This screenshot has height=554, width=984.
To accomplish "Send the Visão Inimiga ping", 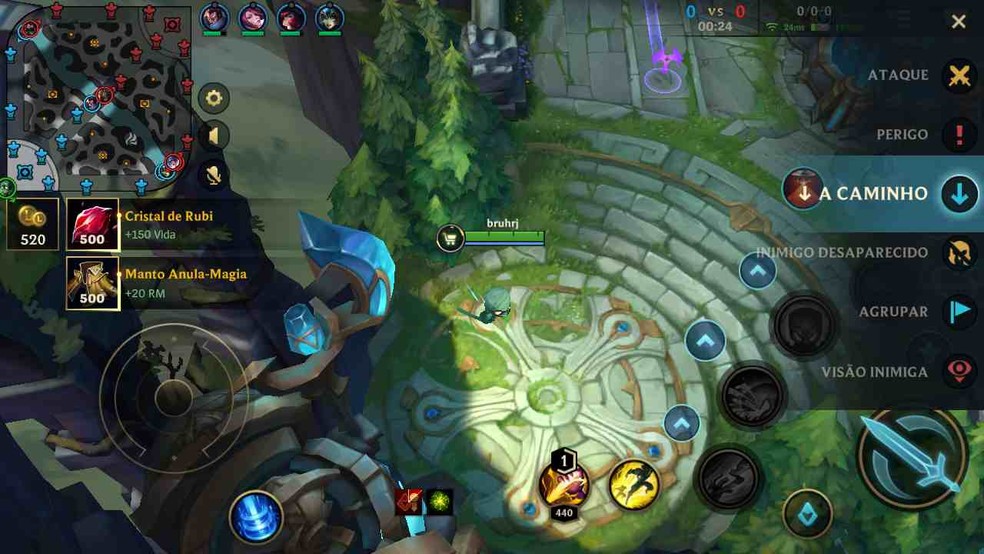I will 959,372.
